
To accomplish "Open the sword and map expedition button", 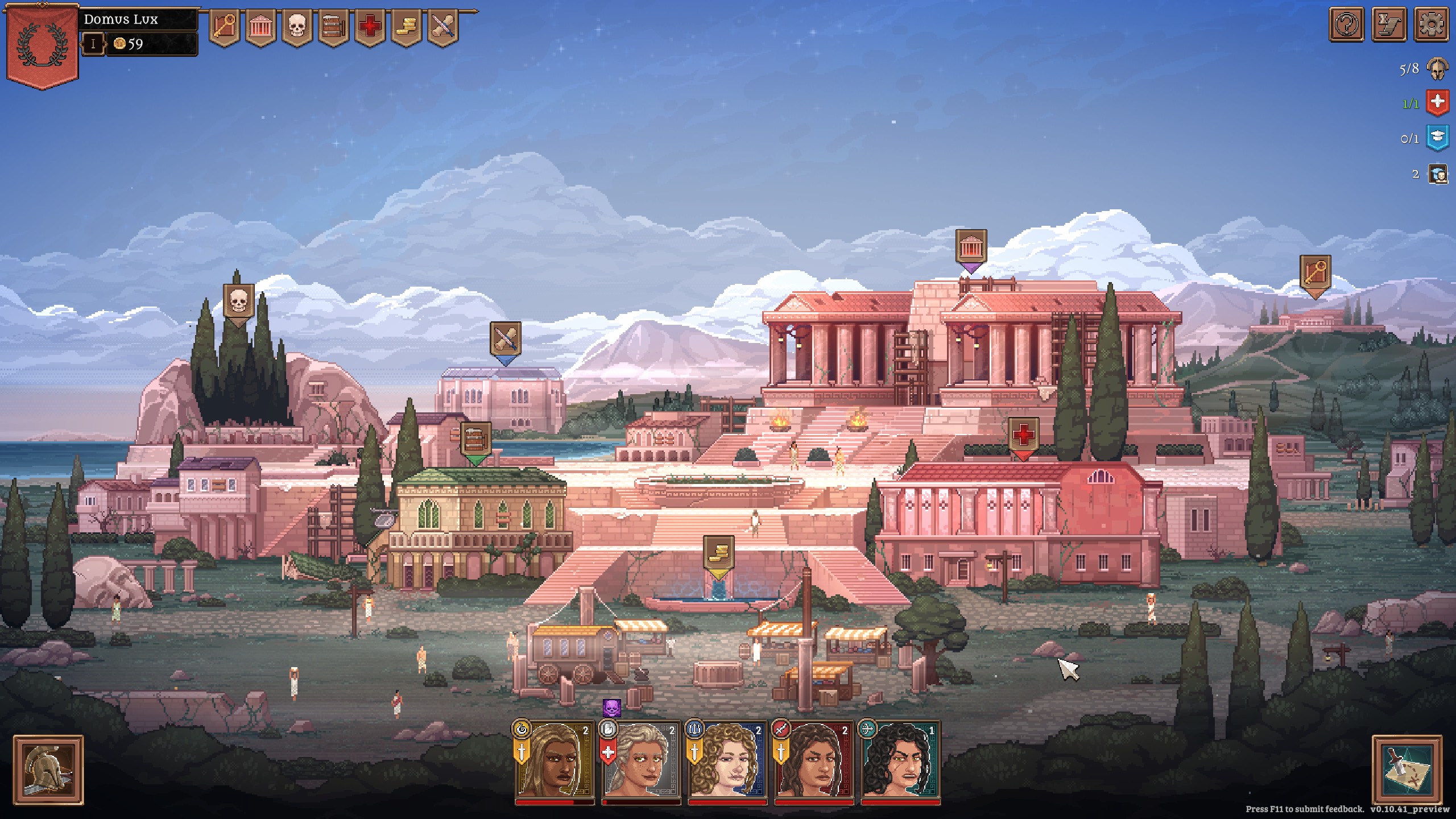I will click(1407, 770).
